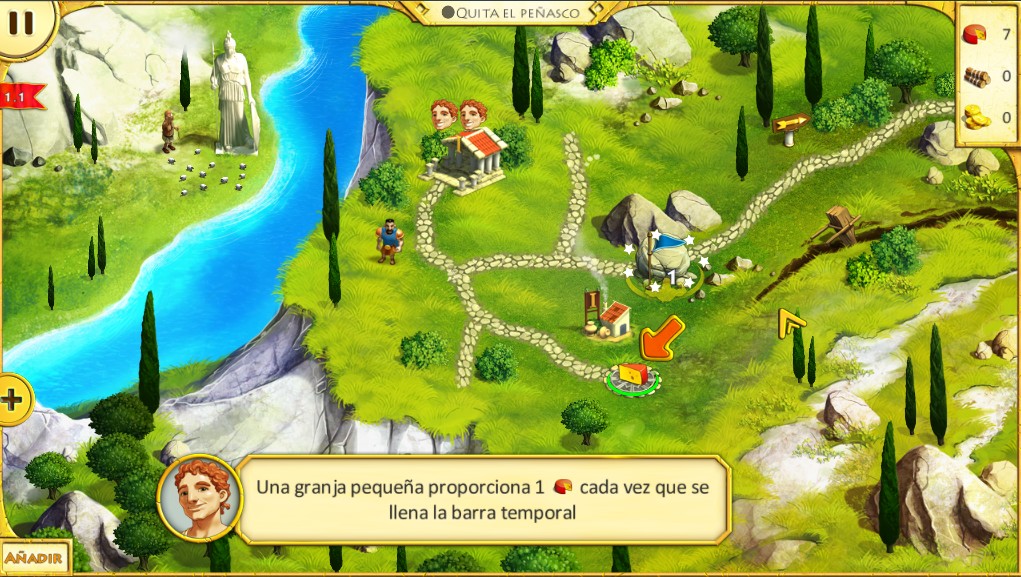The image size is (1021, 577).
Task: Open the yellow plus button panel
Action: [12, 400]
